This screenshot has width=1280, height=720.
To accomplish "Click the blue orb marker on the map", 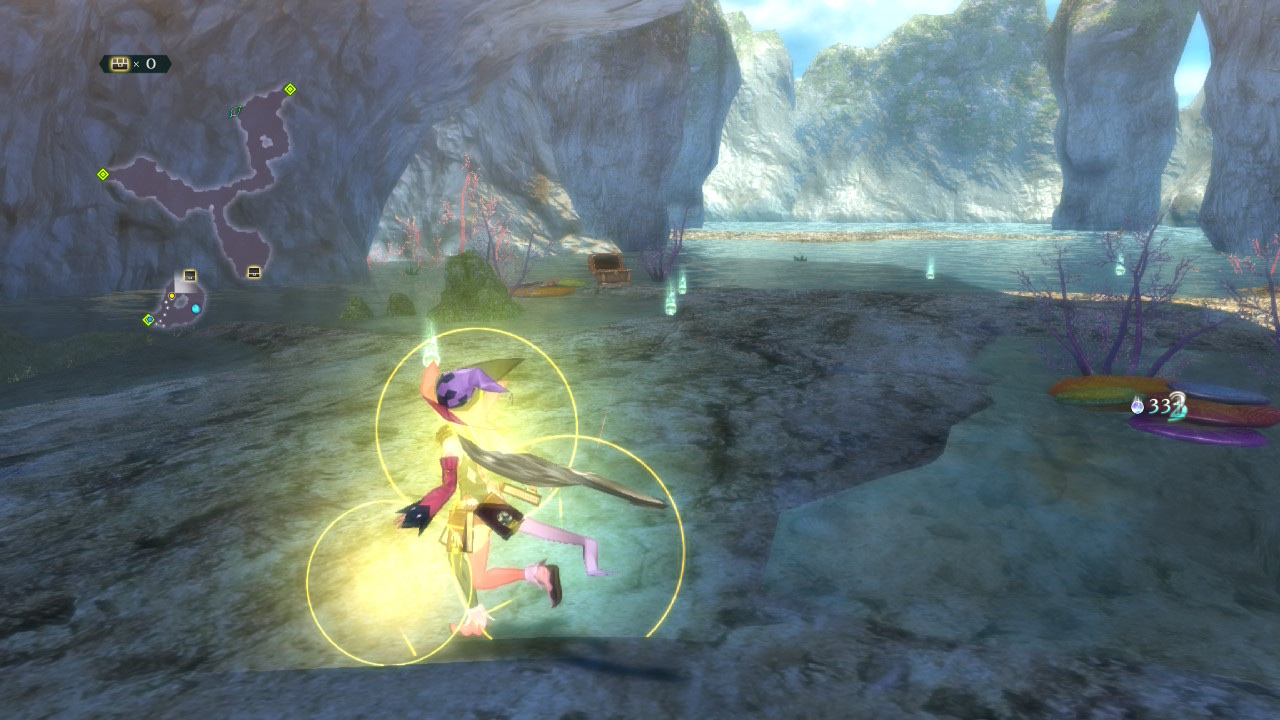I will tap(196, 309).
